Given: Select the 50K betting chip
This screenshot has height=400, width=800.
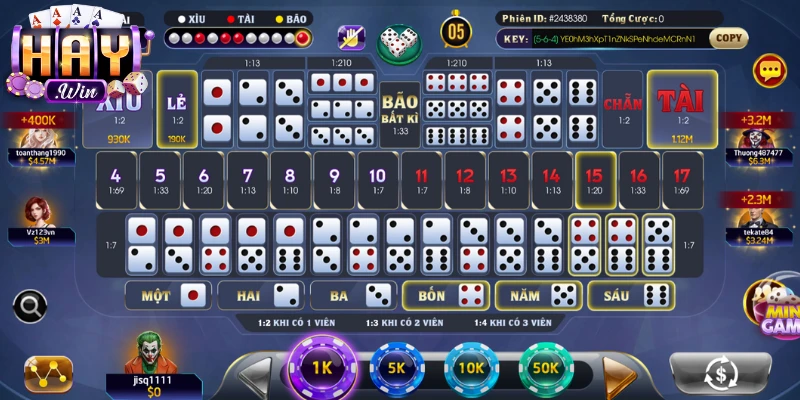Looking at the screenshot, I should pyautogui.click(x=546, y=368).
